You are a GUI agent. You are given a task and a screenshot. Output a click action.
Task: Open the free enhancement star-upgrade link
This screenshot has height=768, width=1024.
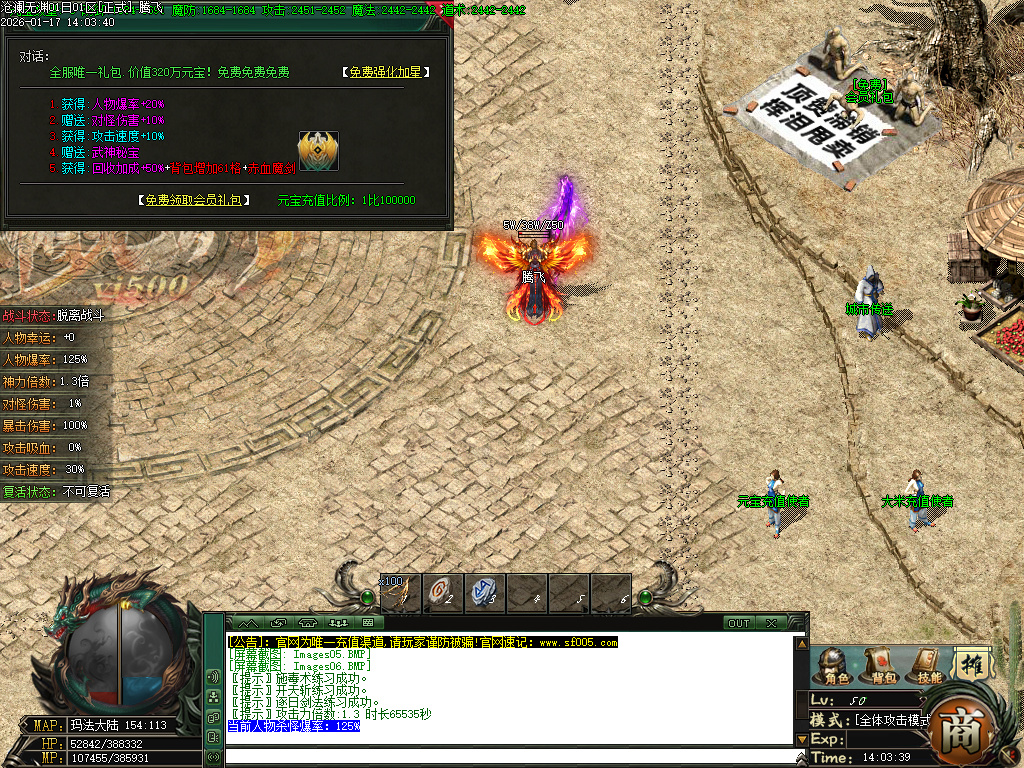pyautogui.click(x=385, y=73)
